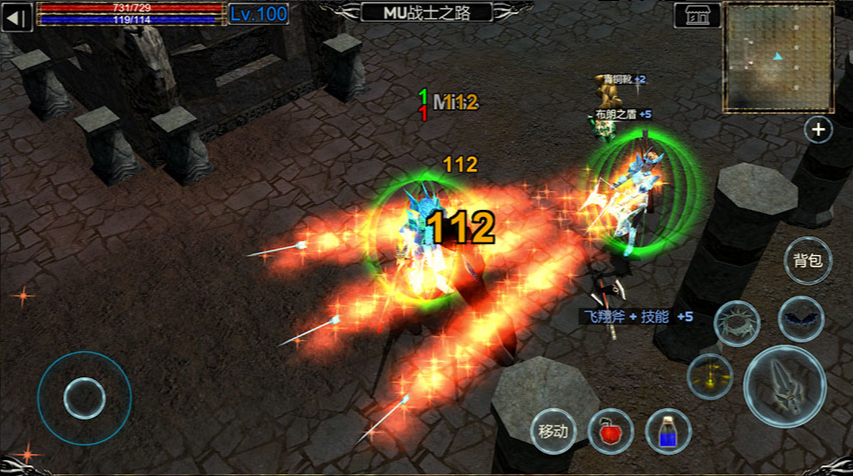
Task: Select the 布朗之盾 +5 drop label
Action: click(623, 114)
